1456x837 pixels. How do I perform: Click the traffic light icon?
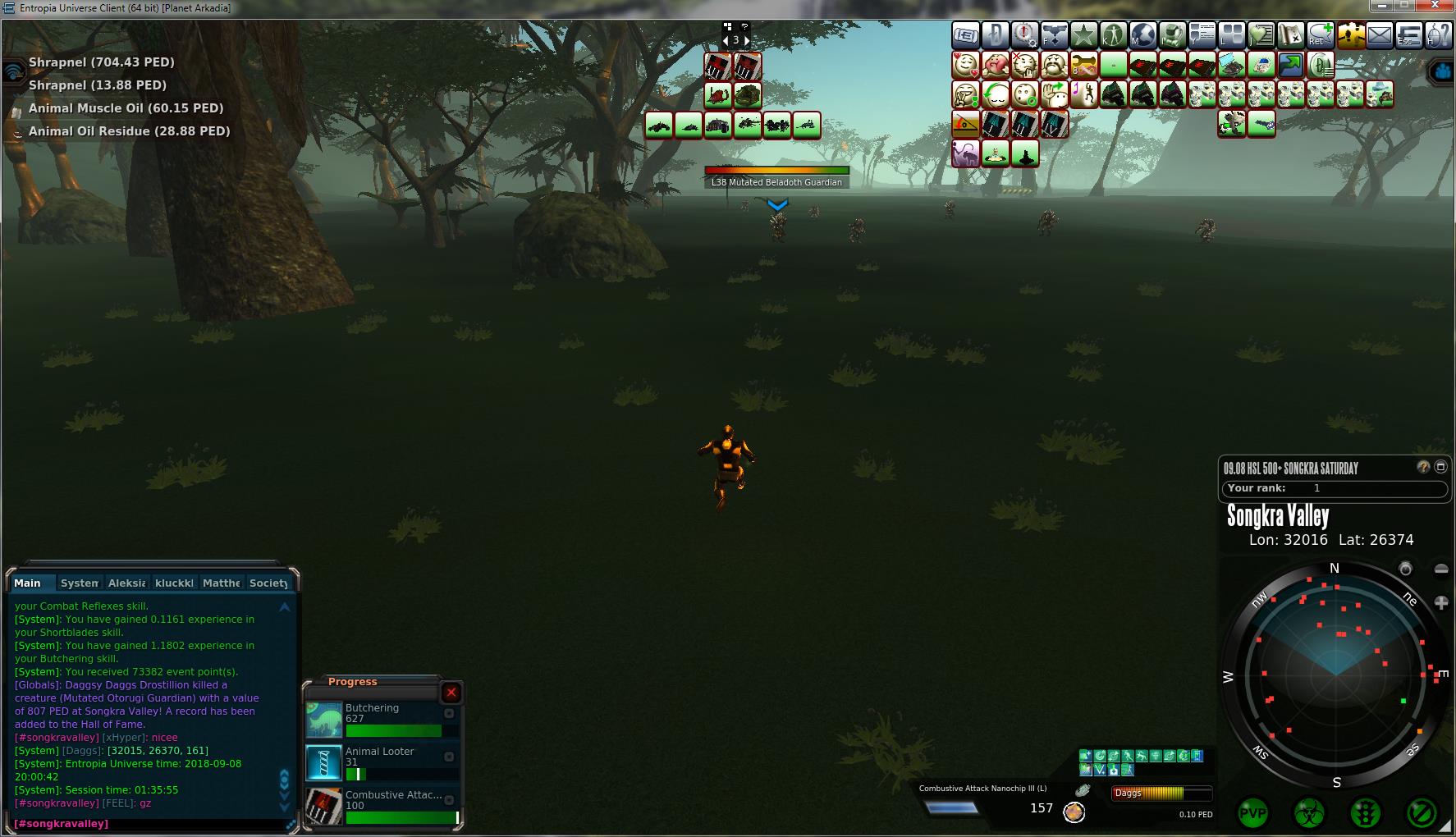click(1365, 814)
